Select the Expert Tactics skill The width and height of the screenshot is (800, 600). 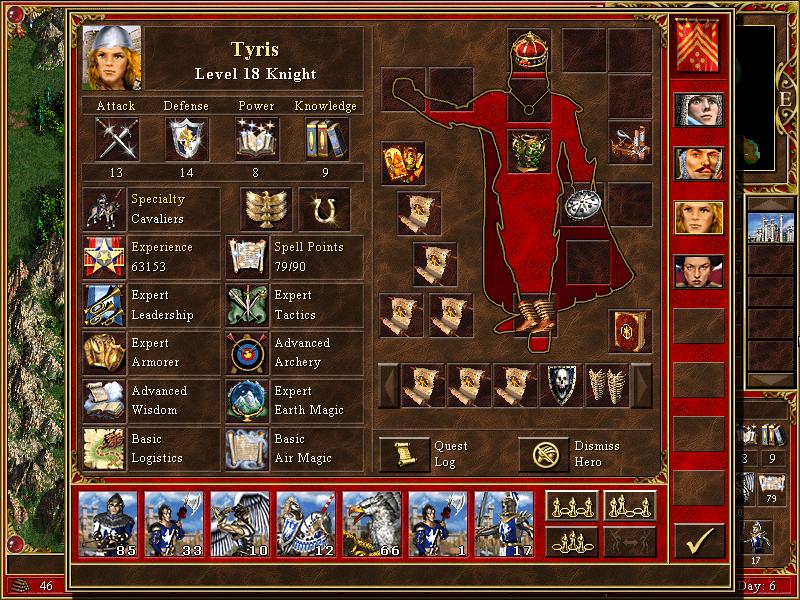(x=247, y=306)
